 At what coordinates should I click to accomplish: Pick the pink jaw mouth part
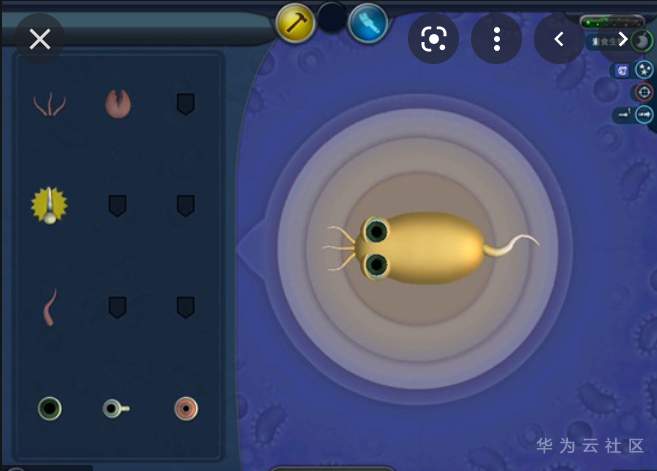[118, 103]
